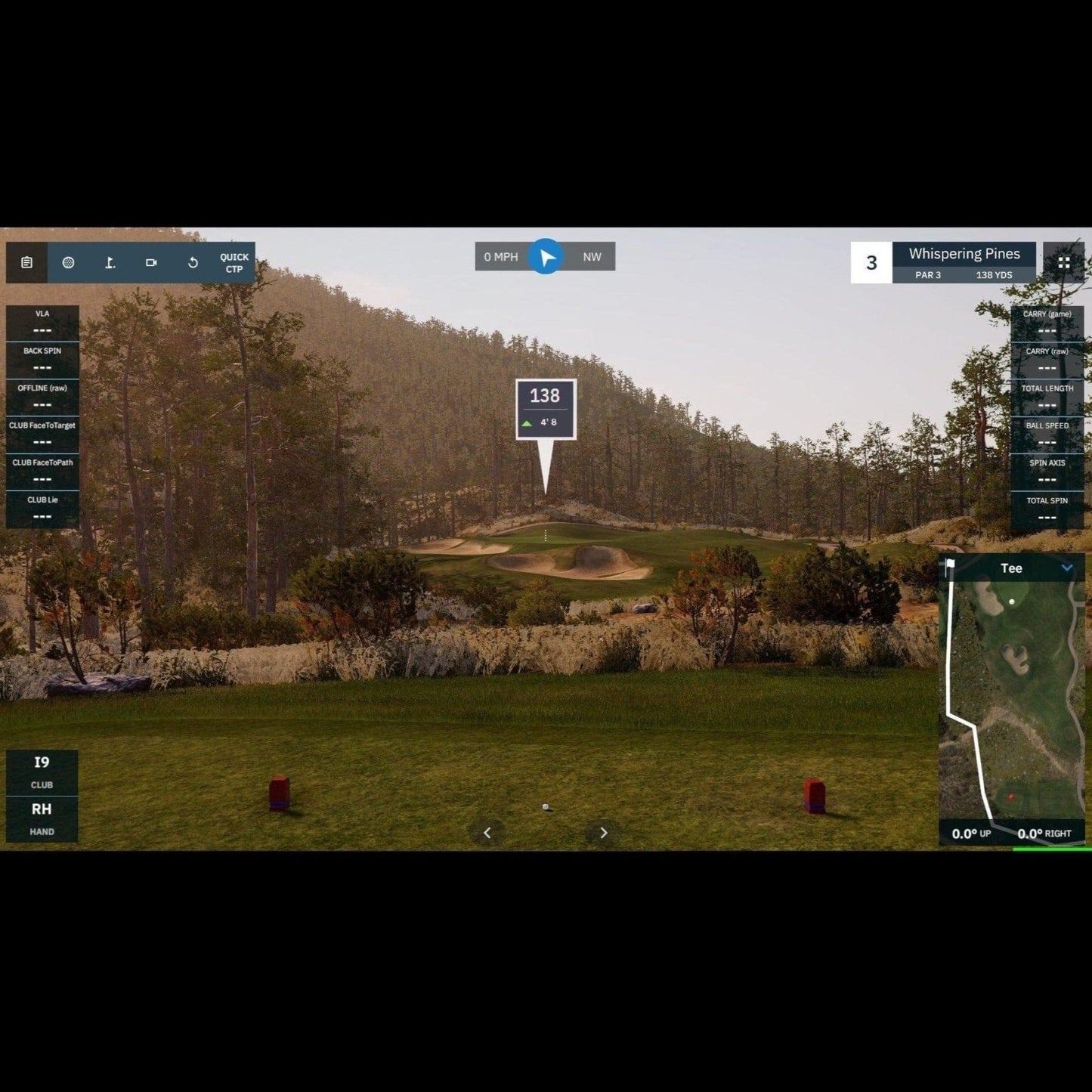
Task: Select the TOTAL SPIN data tile
Action: pos(1047,509)
